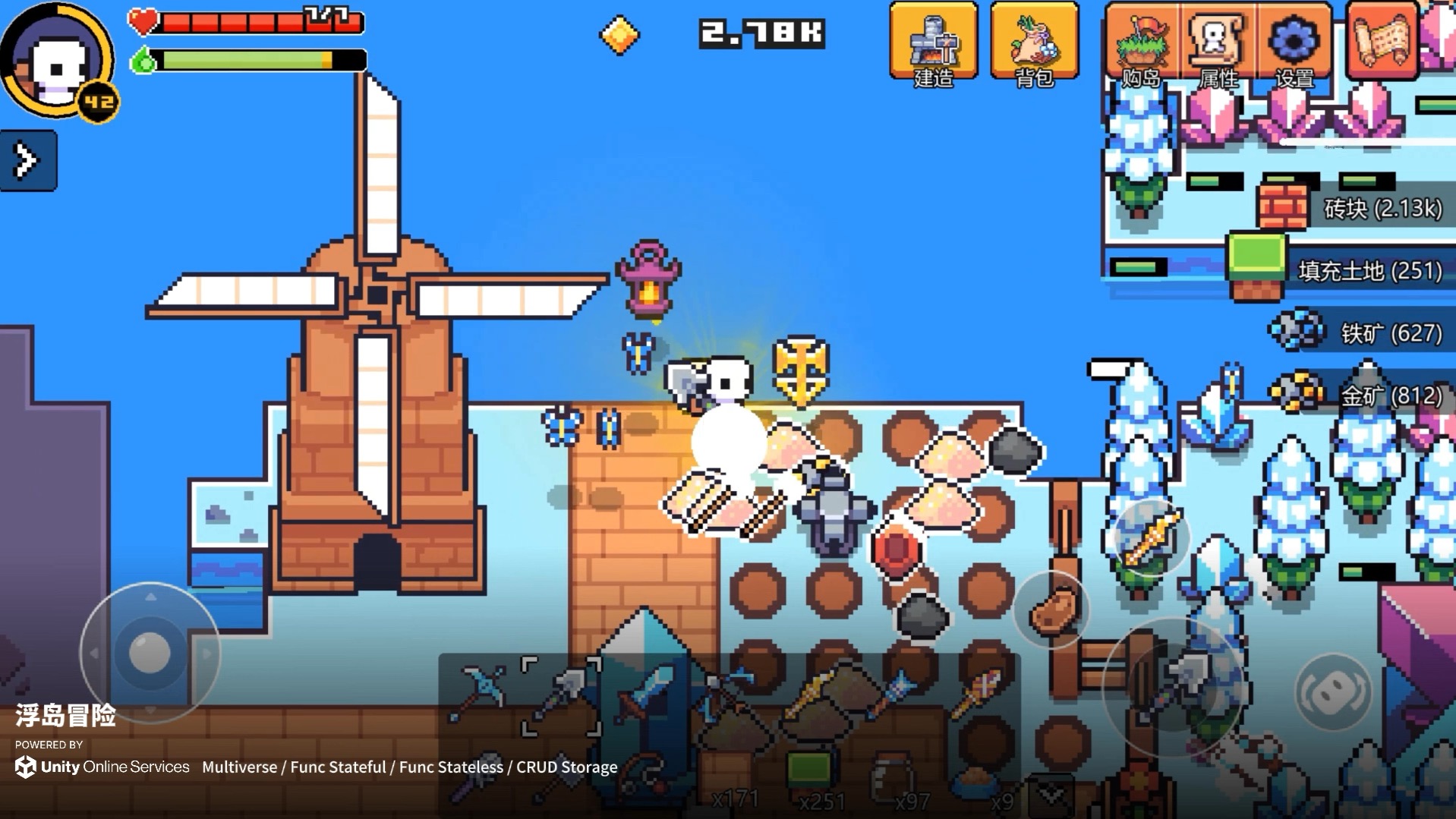Use the potato quick-eat button
The height and width of the screenshot is (819, 1456).
1051,610
